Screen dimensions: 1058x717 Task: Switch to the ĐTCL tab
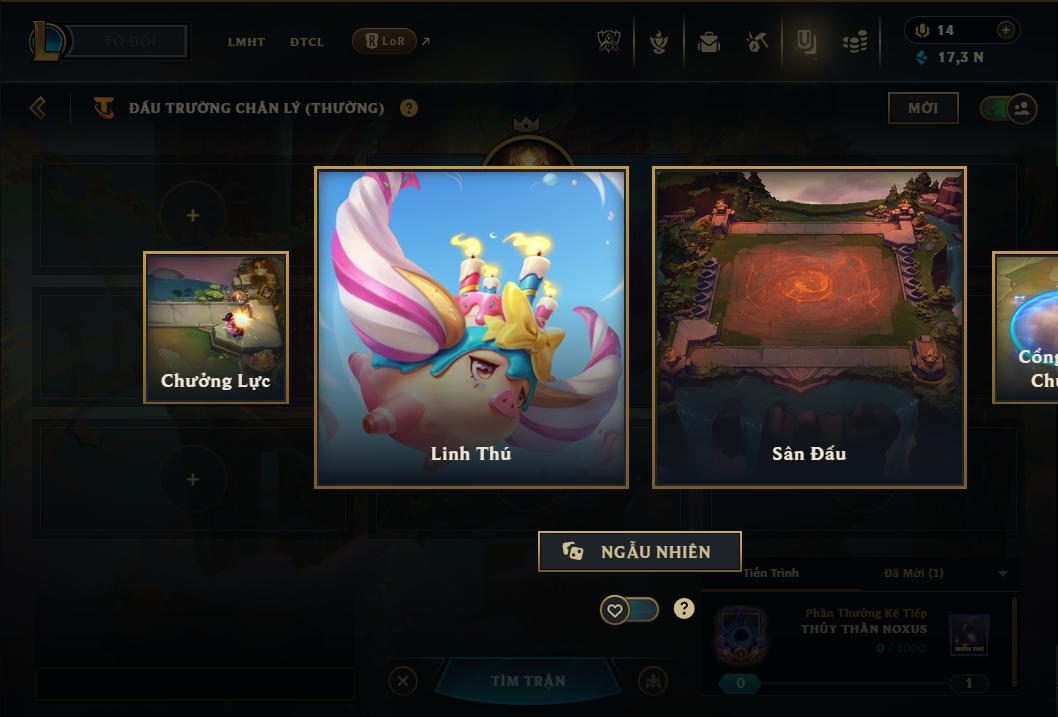(307, 42)
